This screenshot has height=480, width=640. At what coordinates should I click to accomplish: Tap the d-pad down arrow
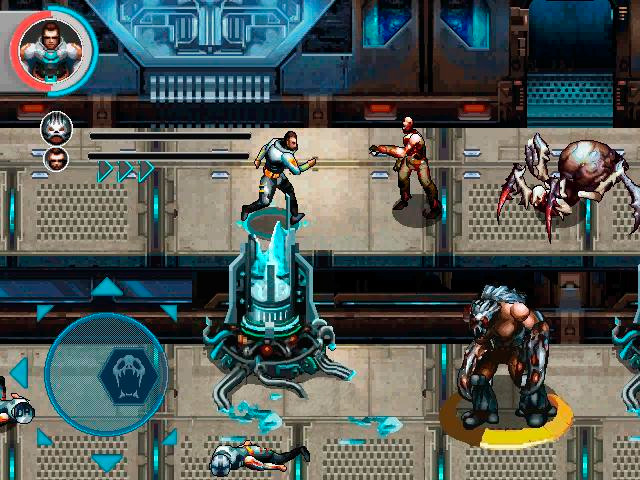(107, 462)
